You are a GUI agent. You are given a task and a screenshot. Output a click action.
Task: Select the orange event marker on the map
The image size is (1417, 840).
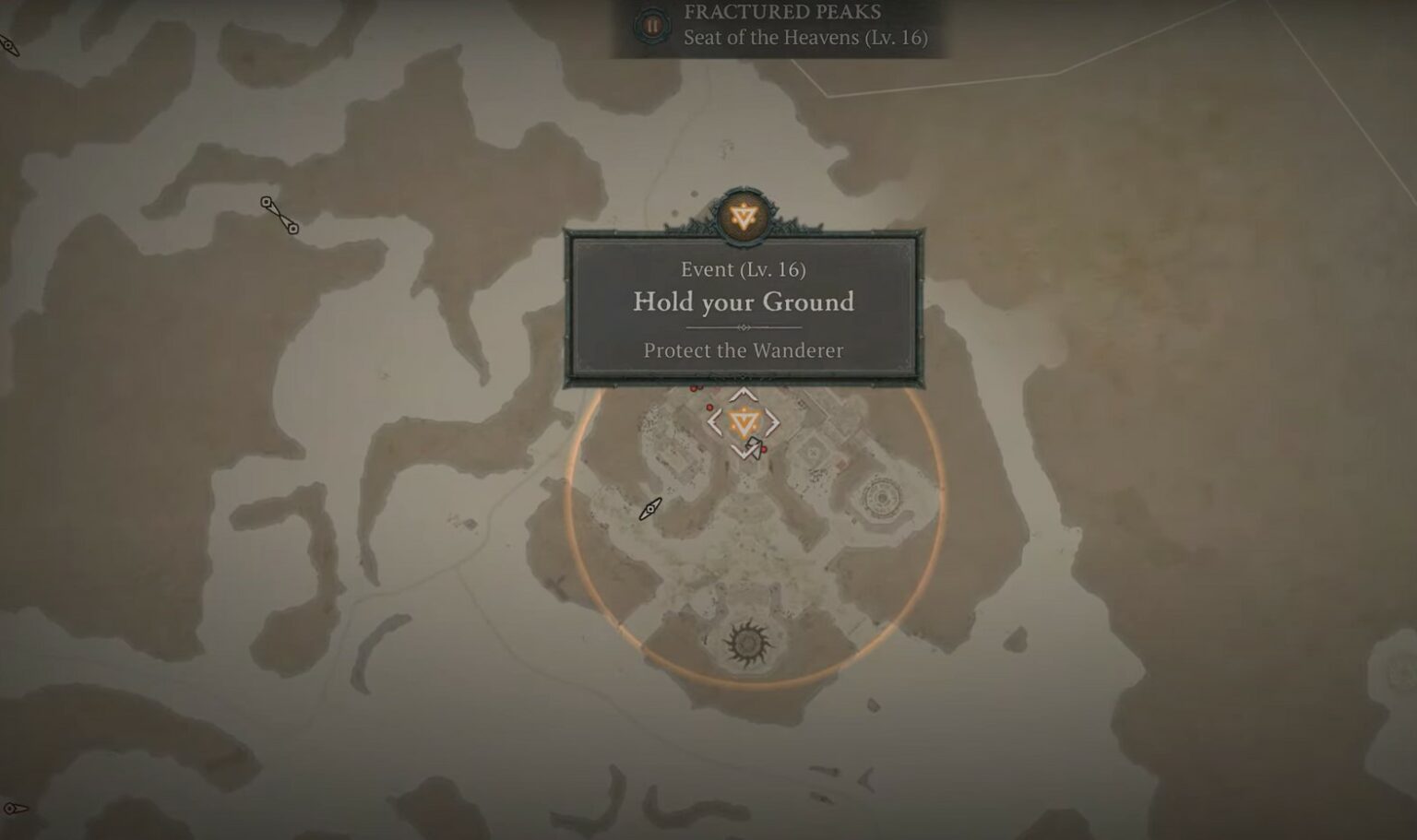(742, 423)
